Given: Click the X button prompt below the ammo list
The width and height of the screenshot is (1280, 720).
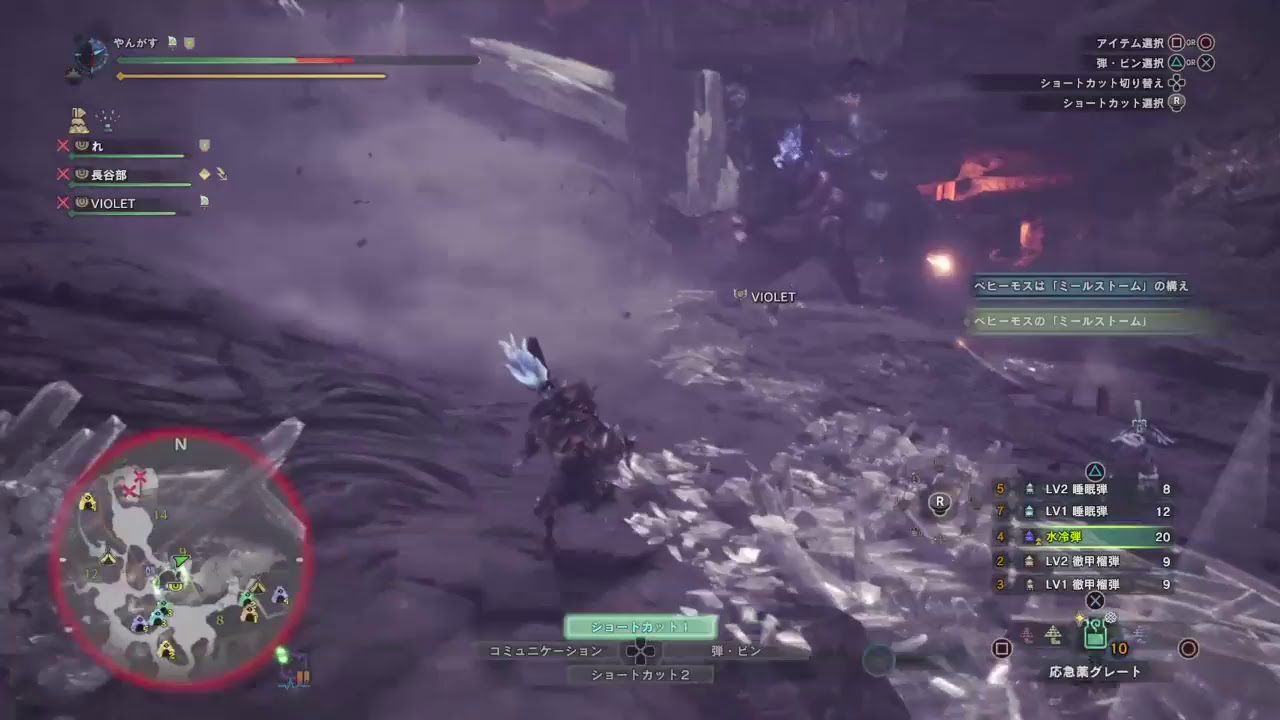Looking at the screenshot, I should 1095,602.
